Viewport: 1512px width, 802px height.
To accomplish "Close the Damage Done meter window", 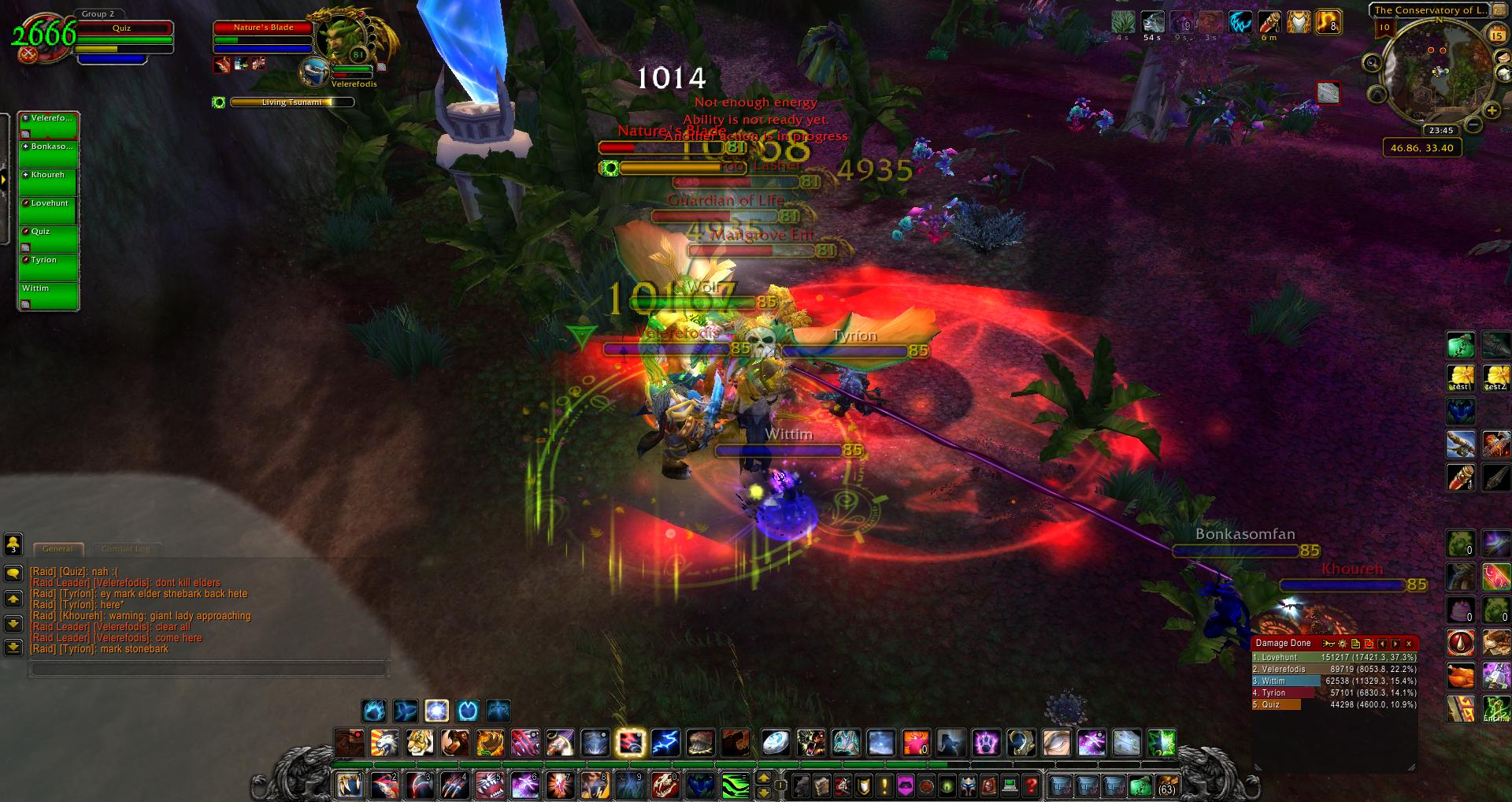I will pyautogui.click(x=1409, y=644).
